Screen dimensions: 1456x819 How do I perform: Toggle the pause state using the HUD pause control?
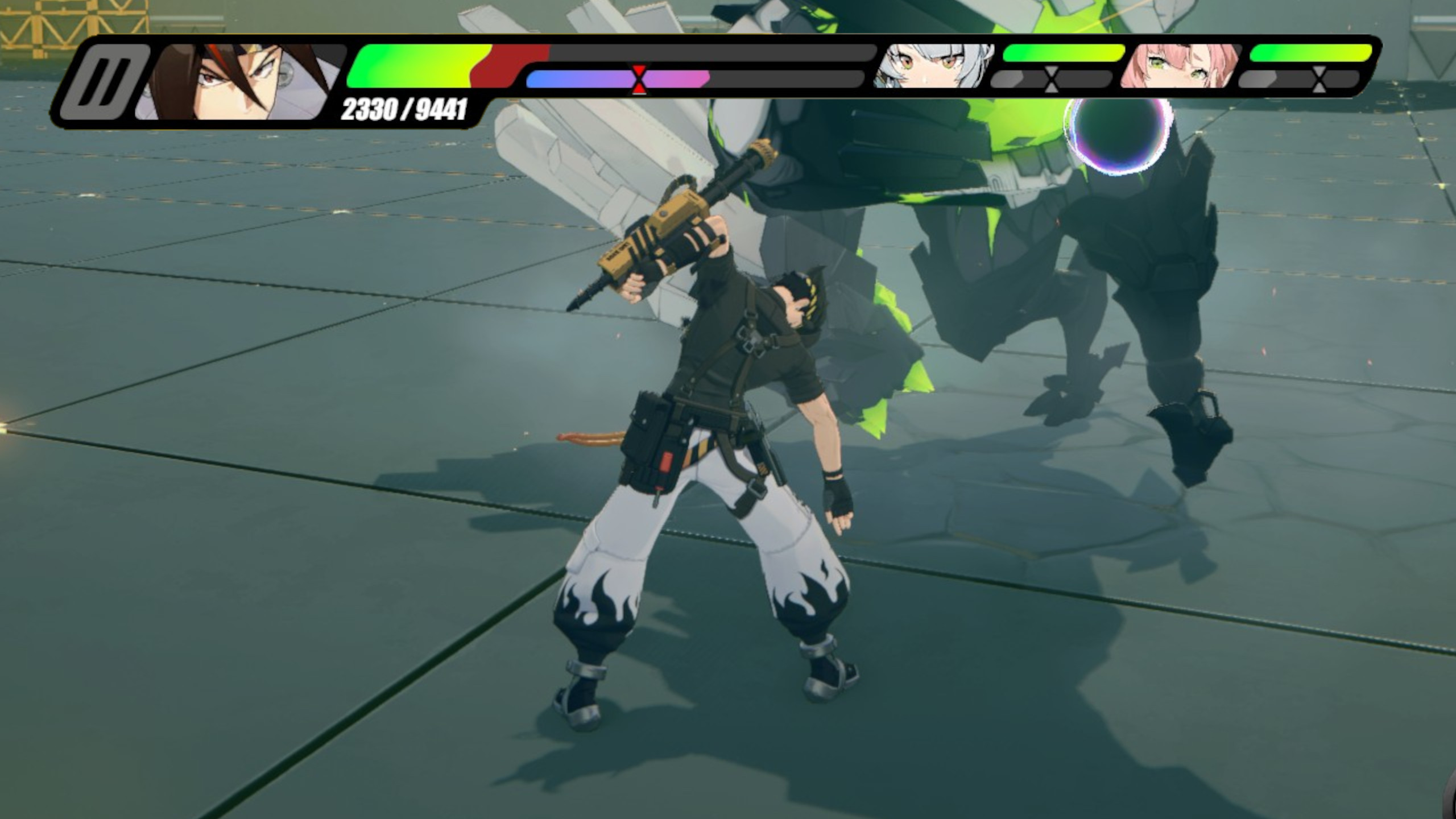click(106, 80)
